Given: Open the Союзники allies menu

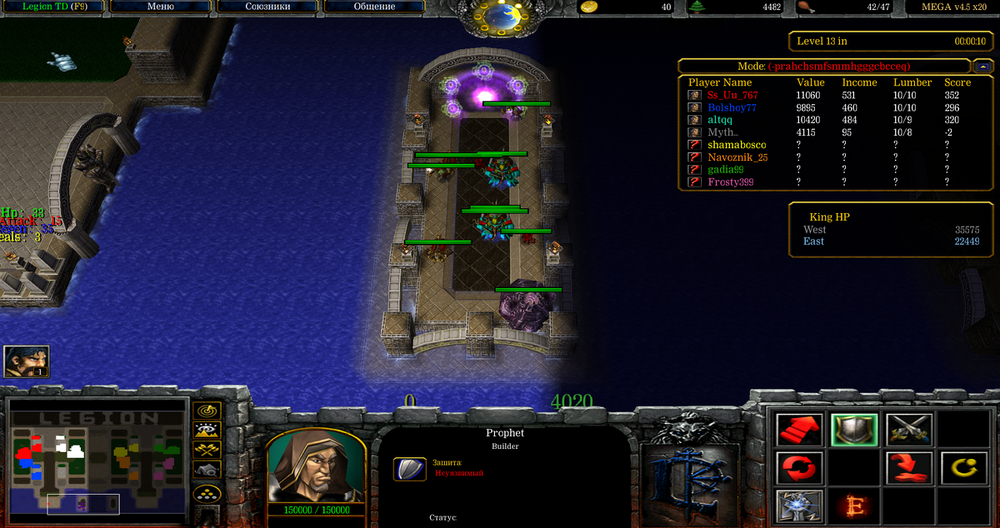Looking at the screenshot, I should pos(267,7).
